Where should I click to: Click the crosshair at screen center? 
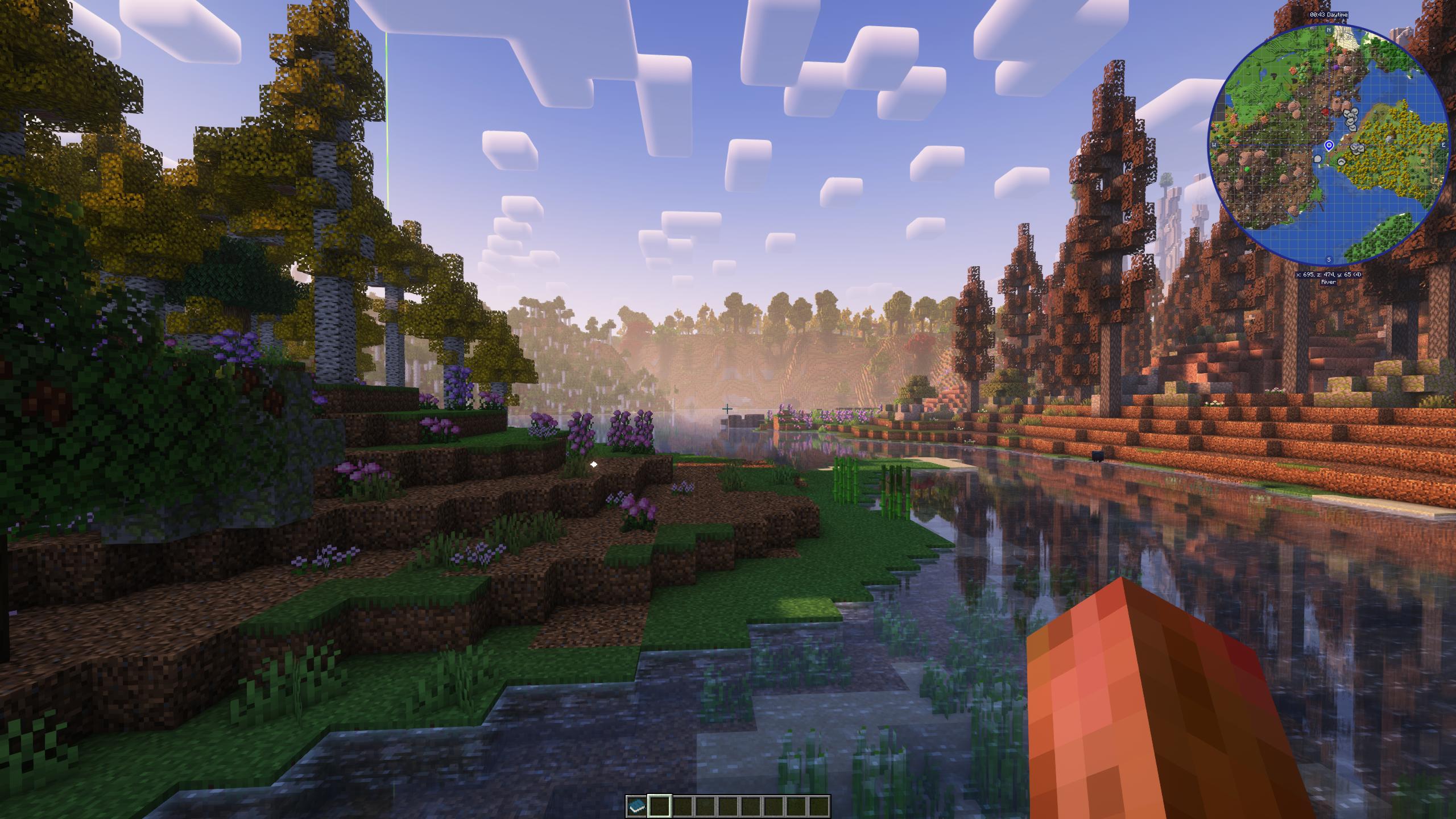pyautogui.click(x=728, y=408)
